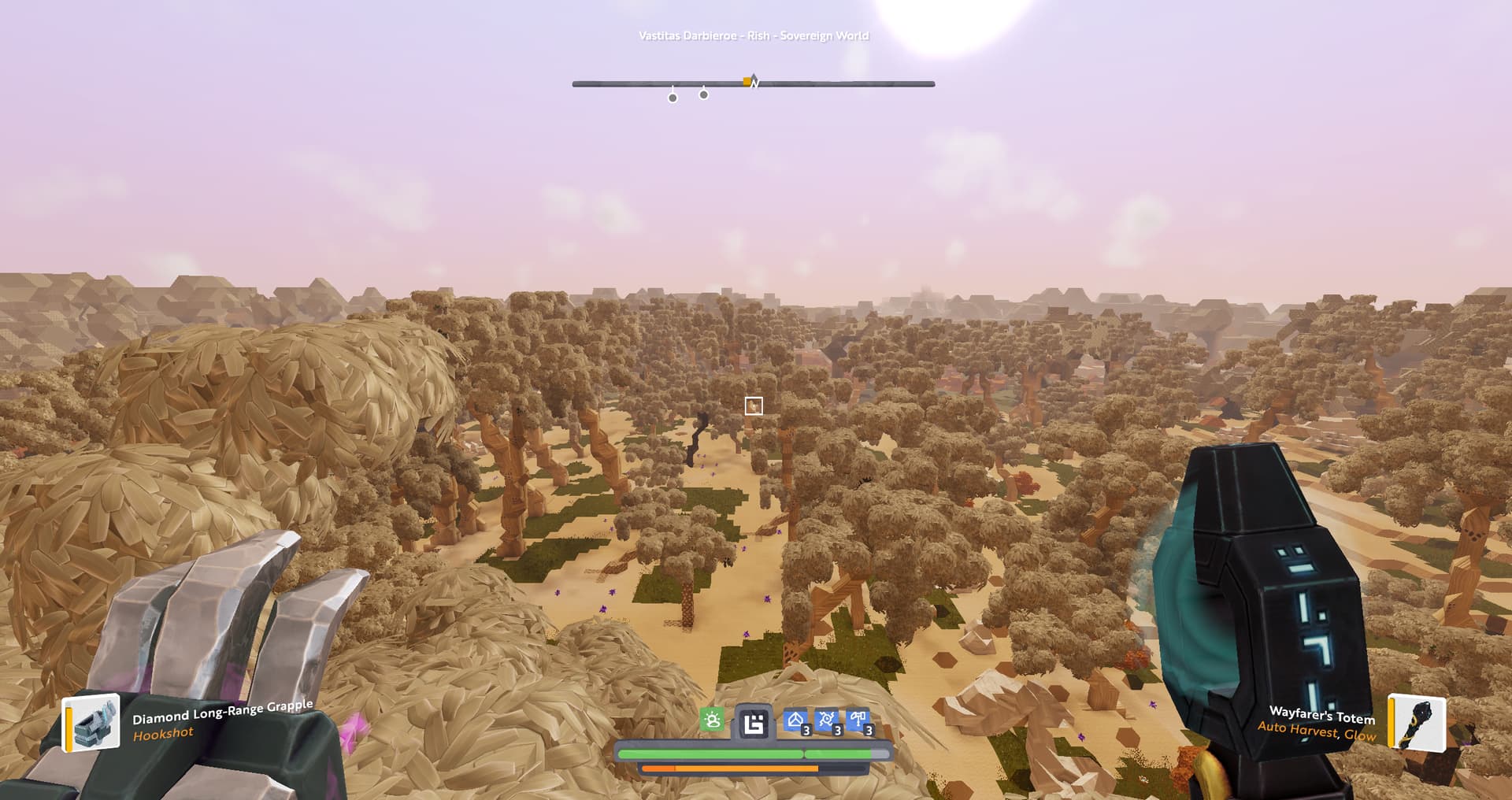
Task: Click the orange square marker on compass
Action: coord(747,81)
